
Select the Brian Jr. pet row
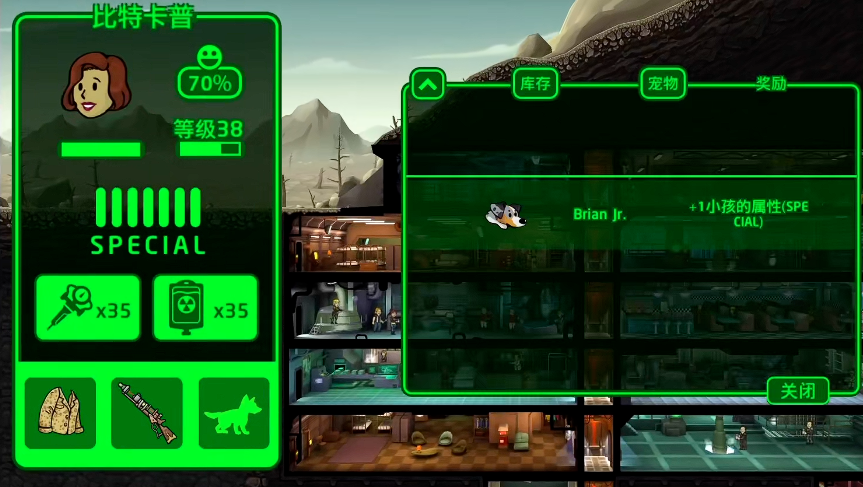[x=619, y=214]
